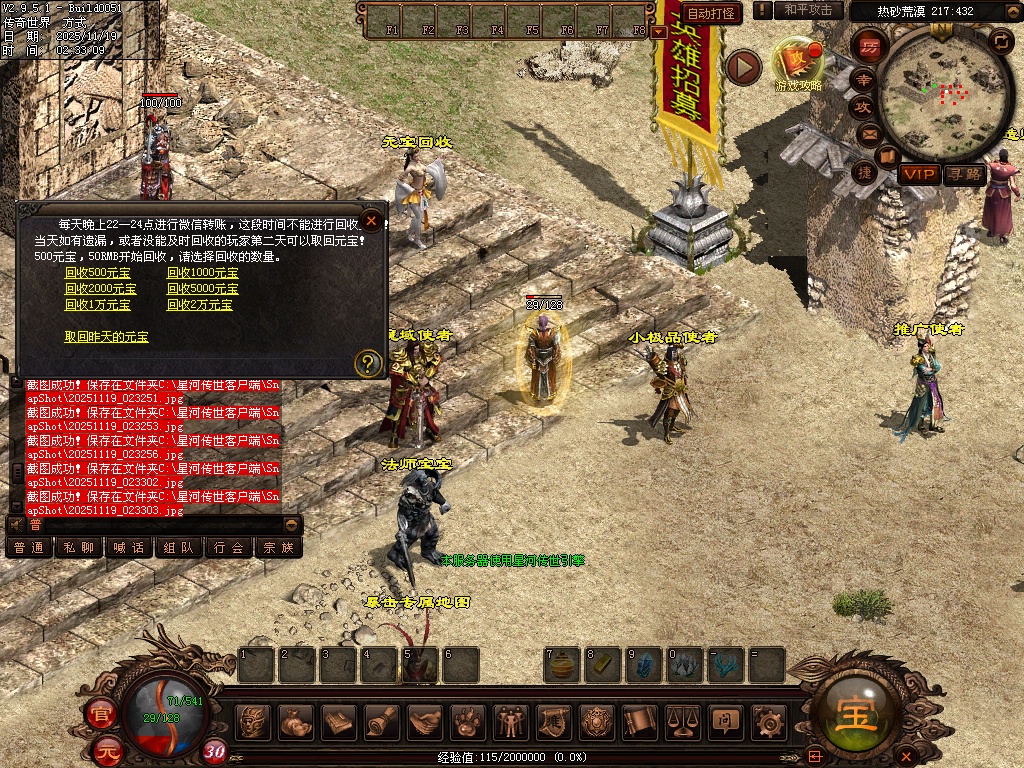Close the 元宝回收 dialog window
1024x768 pixels.
tap(371, 220)
